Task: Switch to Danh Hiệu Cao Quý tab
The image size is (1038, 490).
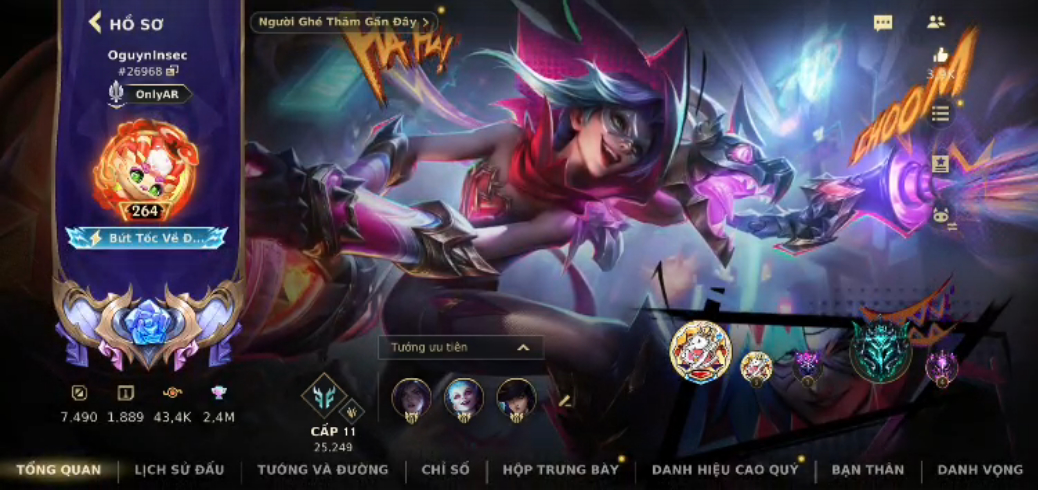Action: [x=725, y=470]
